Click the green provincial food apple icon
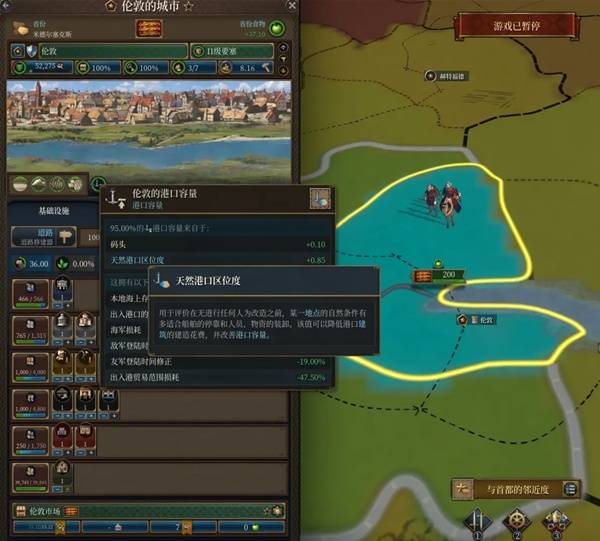Screen dimensions: 600x541 (x=277, y=28)
